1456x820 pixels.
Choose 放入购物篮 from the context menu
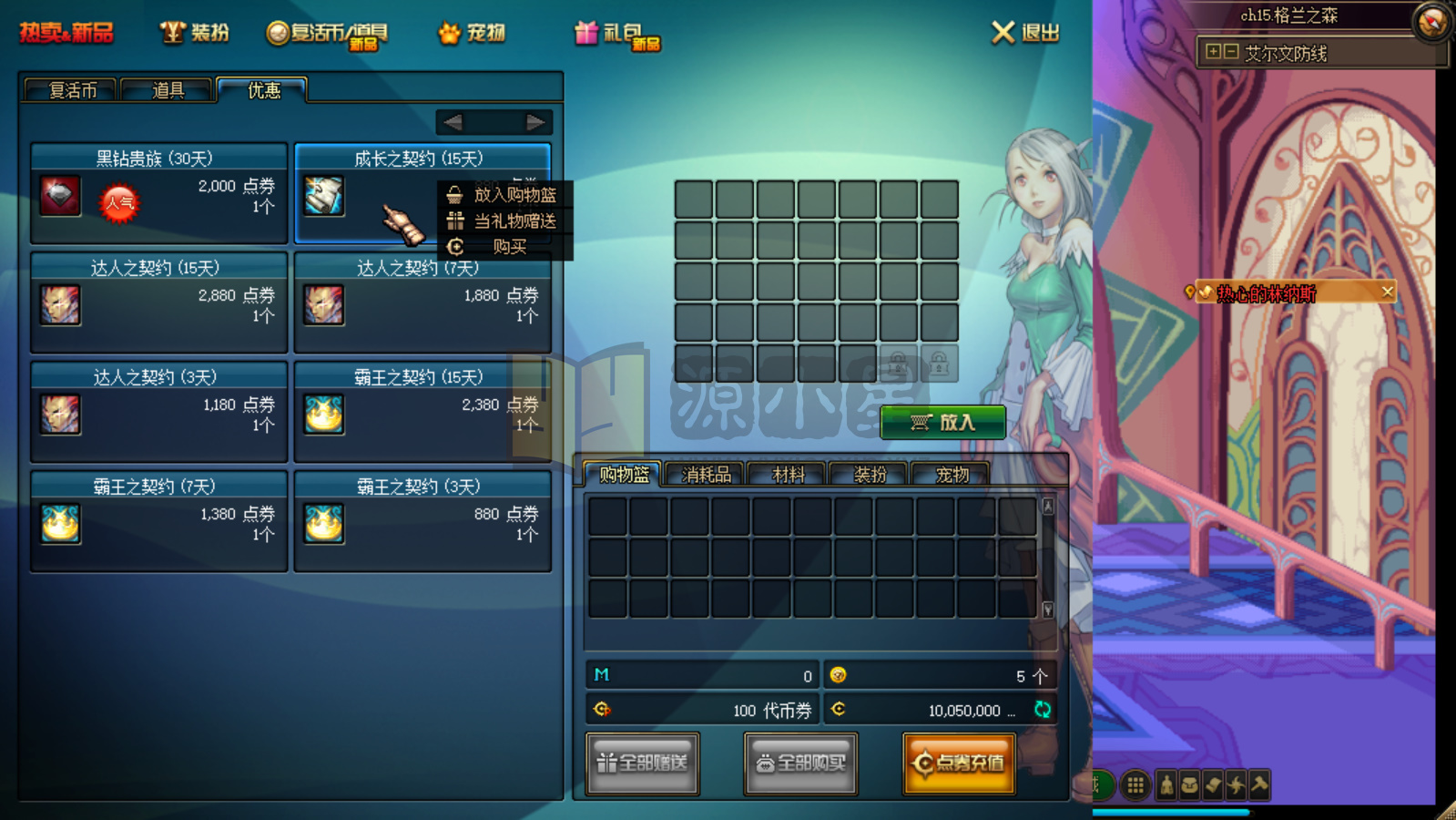(x=514, y=195)
